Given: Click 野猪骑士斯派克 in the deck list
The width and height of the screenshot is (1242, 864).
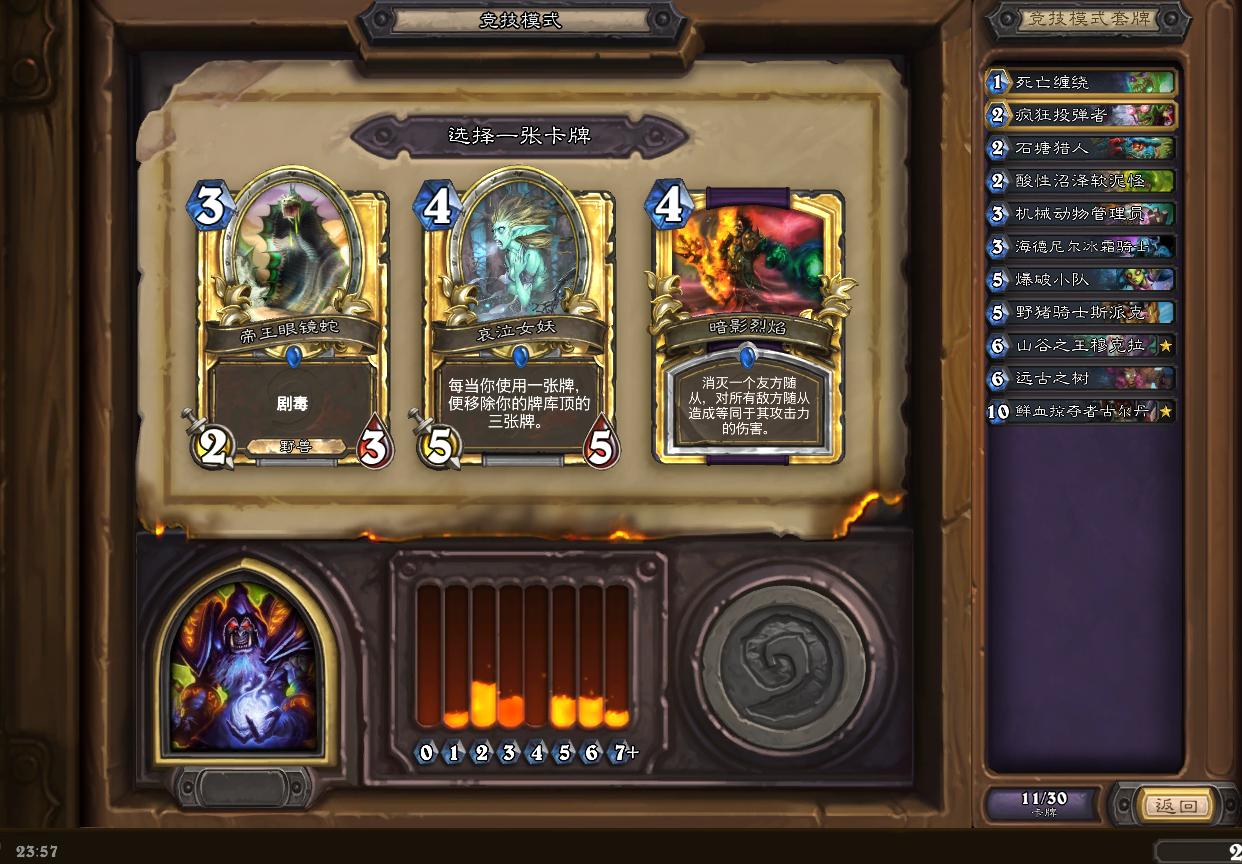Looking at the screenshot, I should point(1080,312).
